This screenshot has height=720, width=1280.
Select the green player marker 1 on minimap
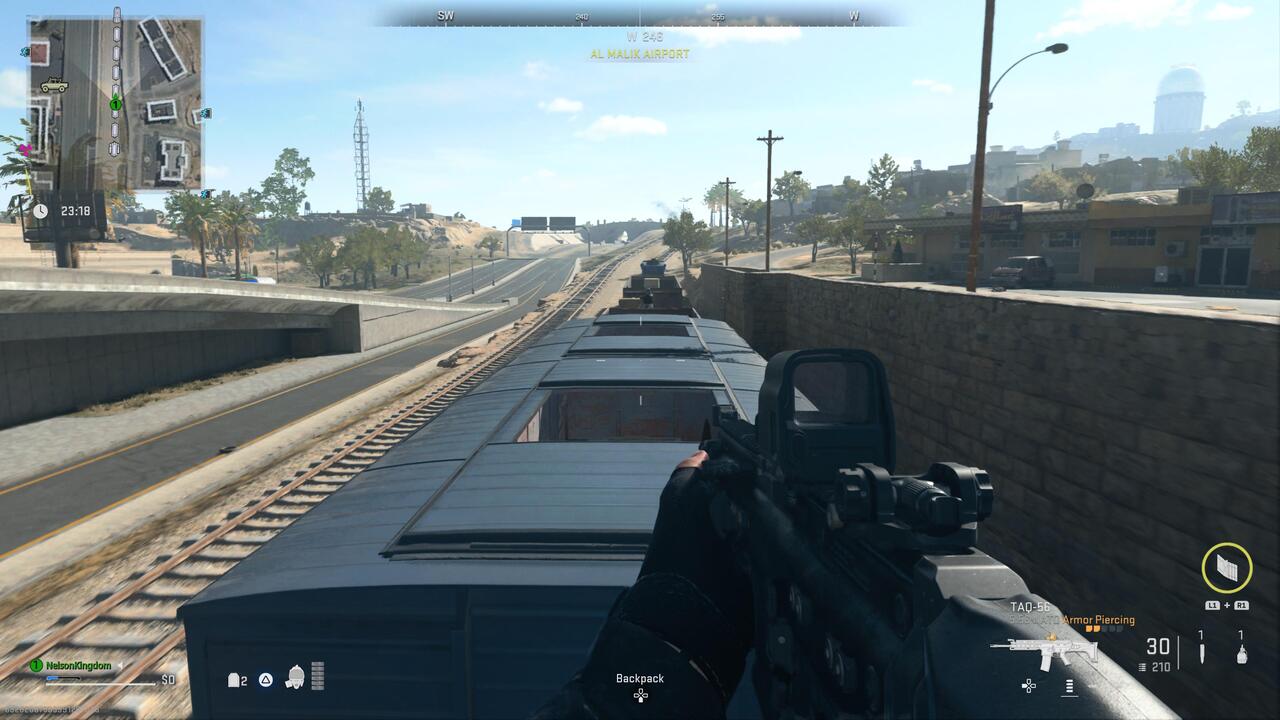(115, 104)
